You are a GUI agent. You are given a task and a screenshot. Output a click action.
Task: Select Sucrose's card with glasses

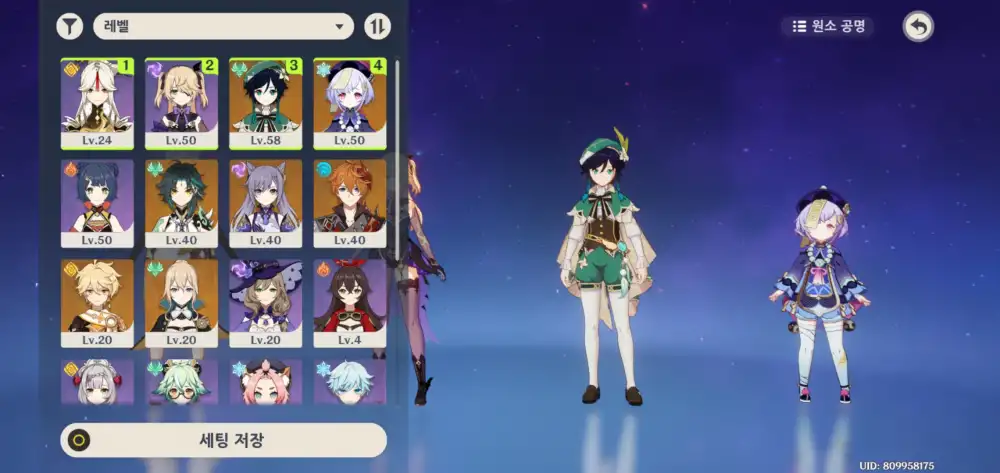coord(181,382)
